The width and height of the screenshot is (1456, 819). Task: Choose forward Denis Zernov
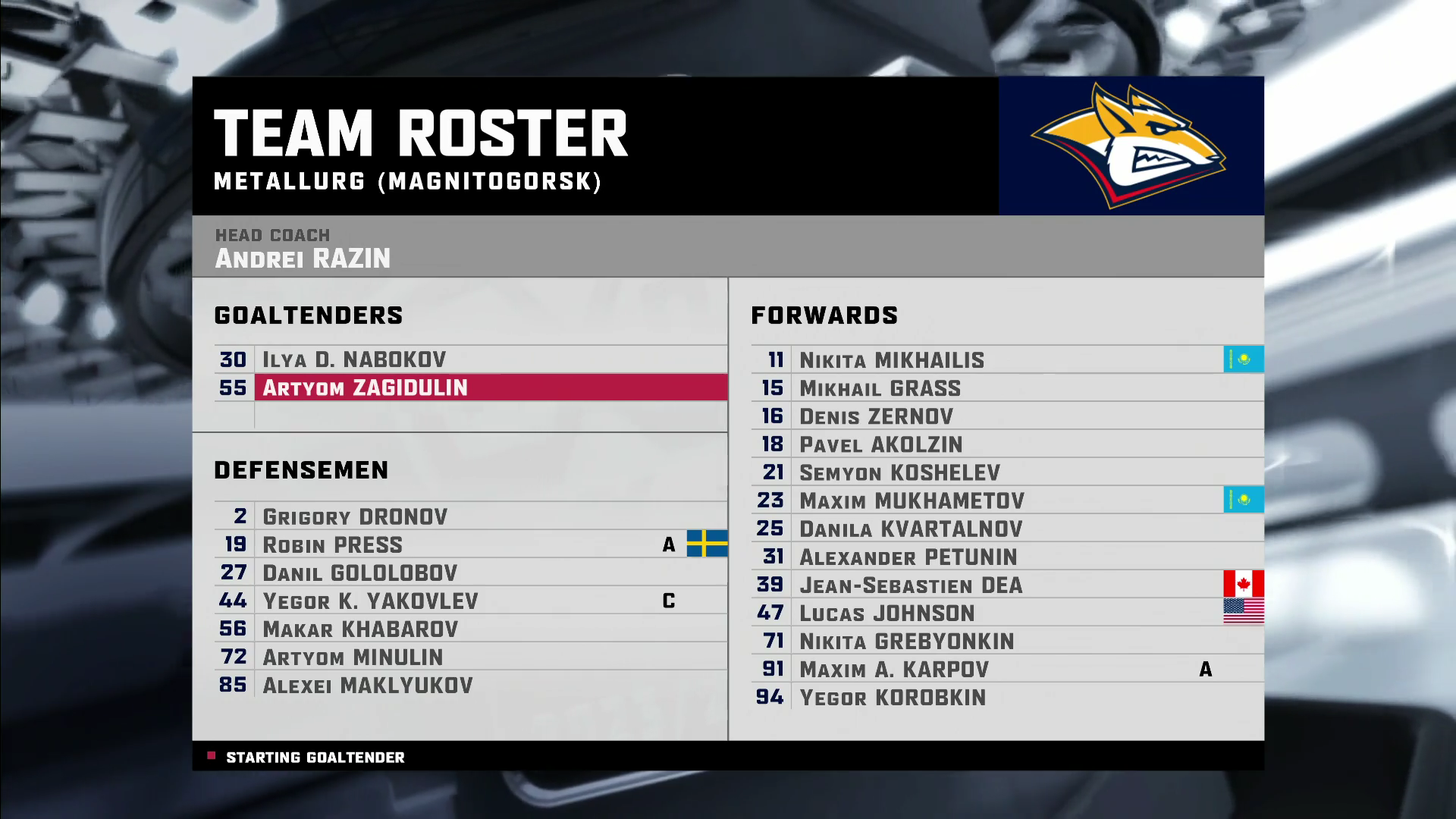(x=876, y=416)
